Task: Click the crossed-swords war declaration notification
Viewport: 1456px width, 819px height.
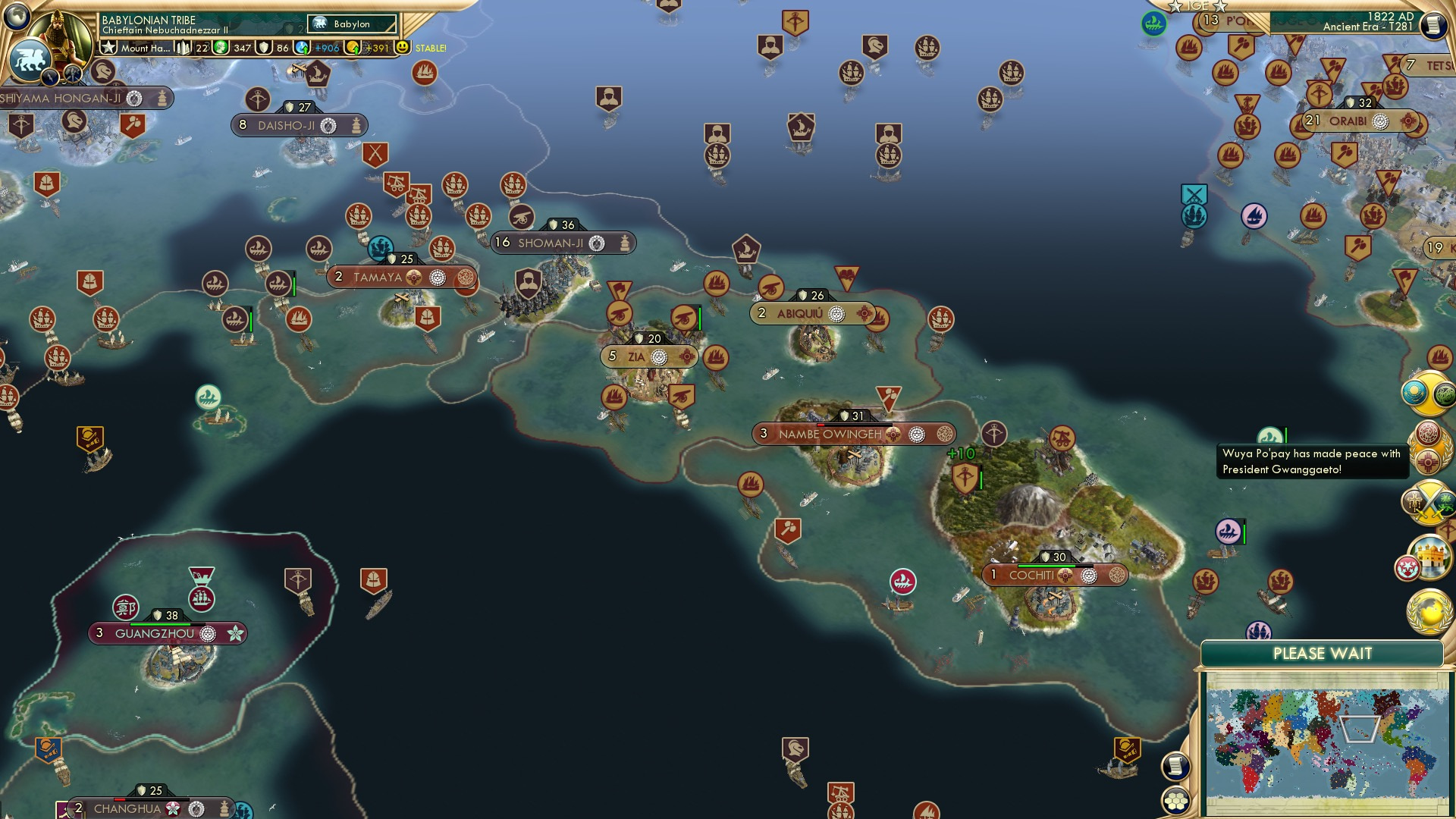Action: (x=1429, y=502)
